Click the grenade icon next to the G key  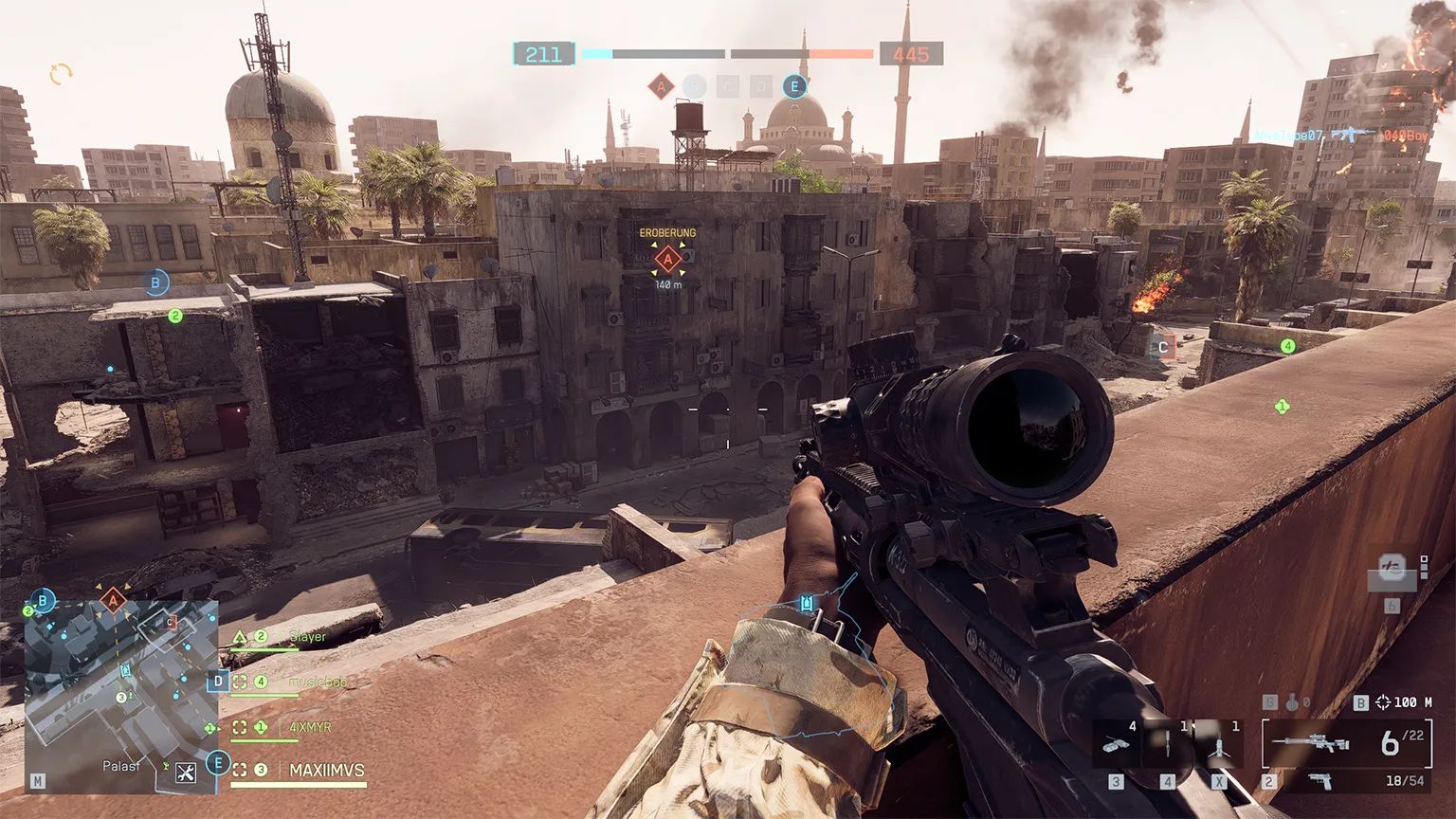click(x=1291, y=701)
